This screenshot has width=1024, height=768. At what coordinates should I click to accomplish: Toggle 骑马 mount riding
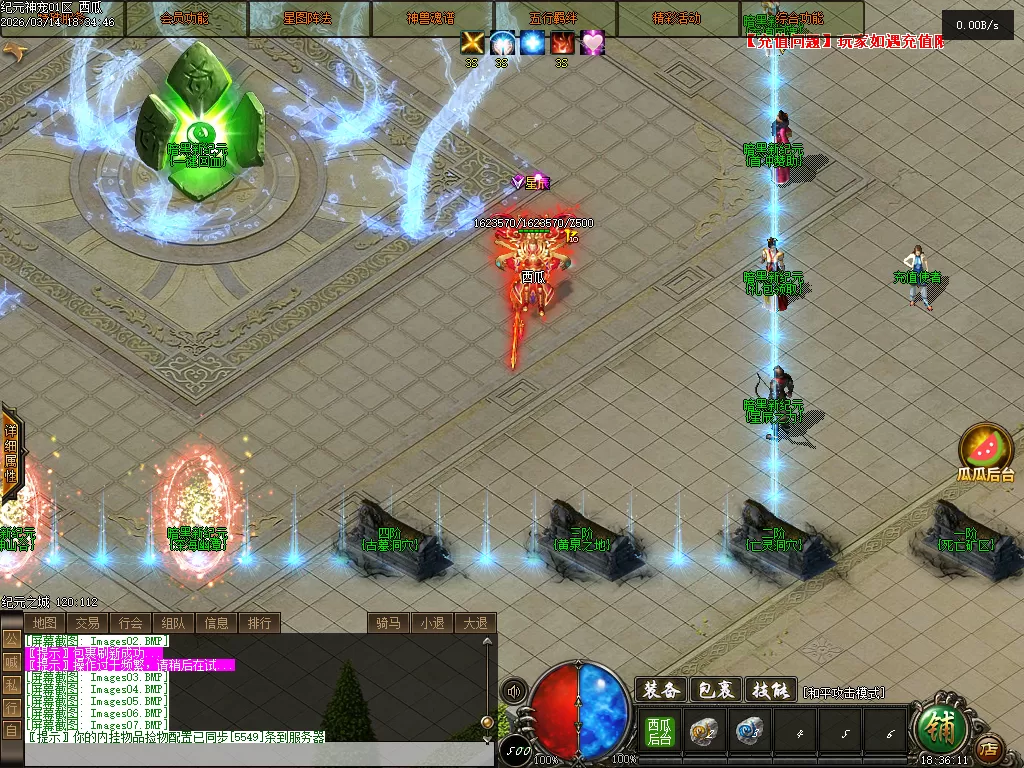coord(388,623)
